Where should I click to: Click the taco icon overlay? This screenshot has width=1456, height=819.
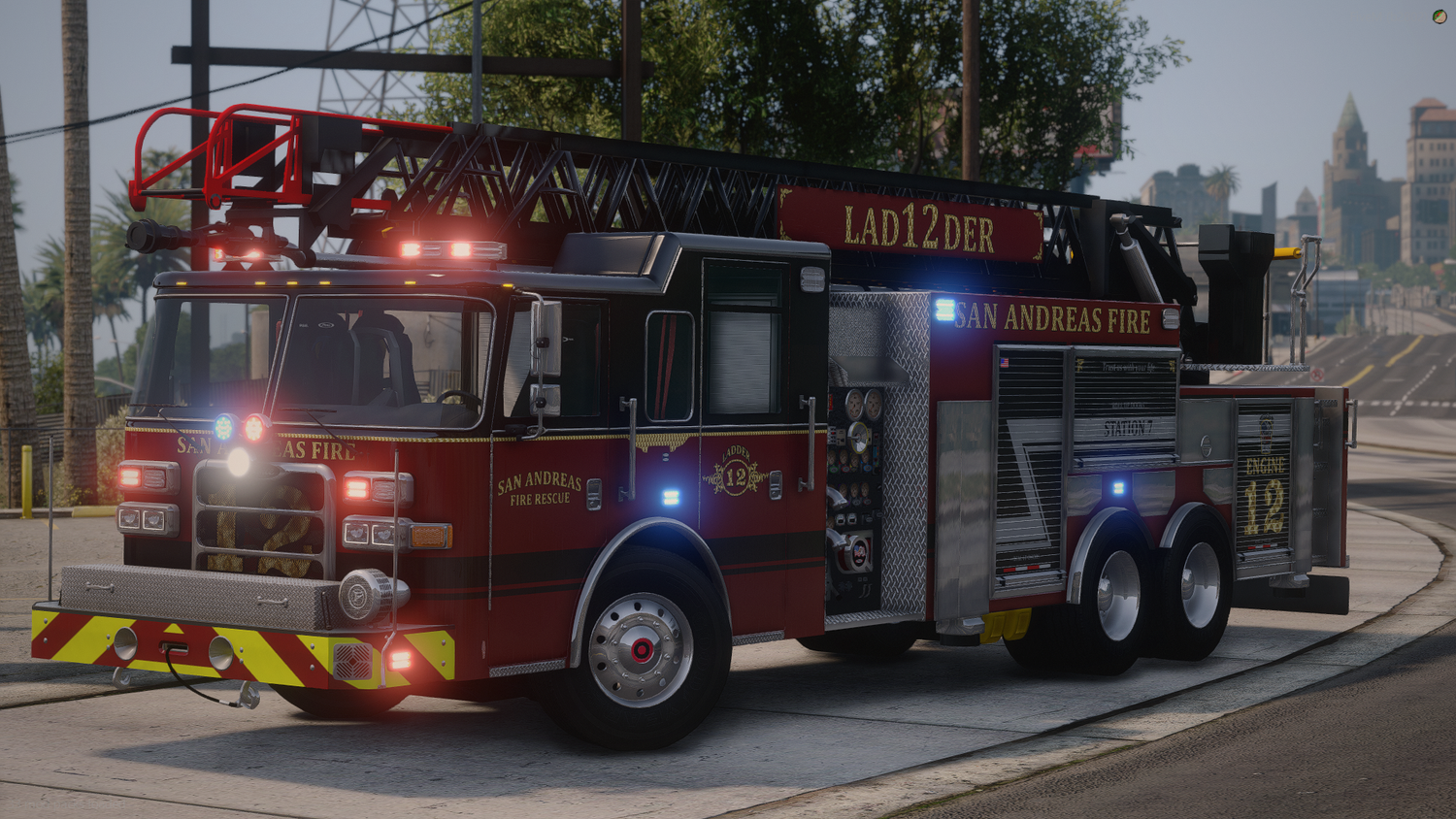(x=1439, y=16)
